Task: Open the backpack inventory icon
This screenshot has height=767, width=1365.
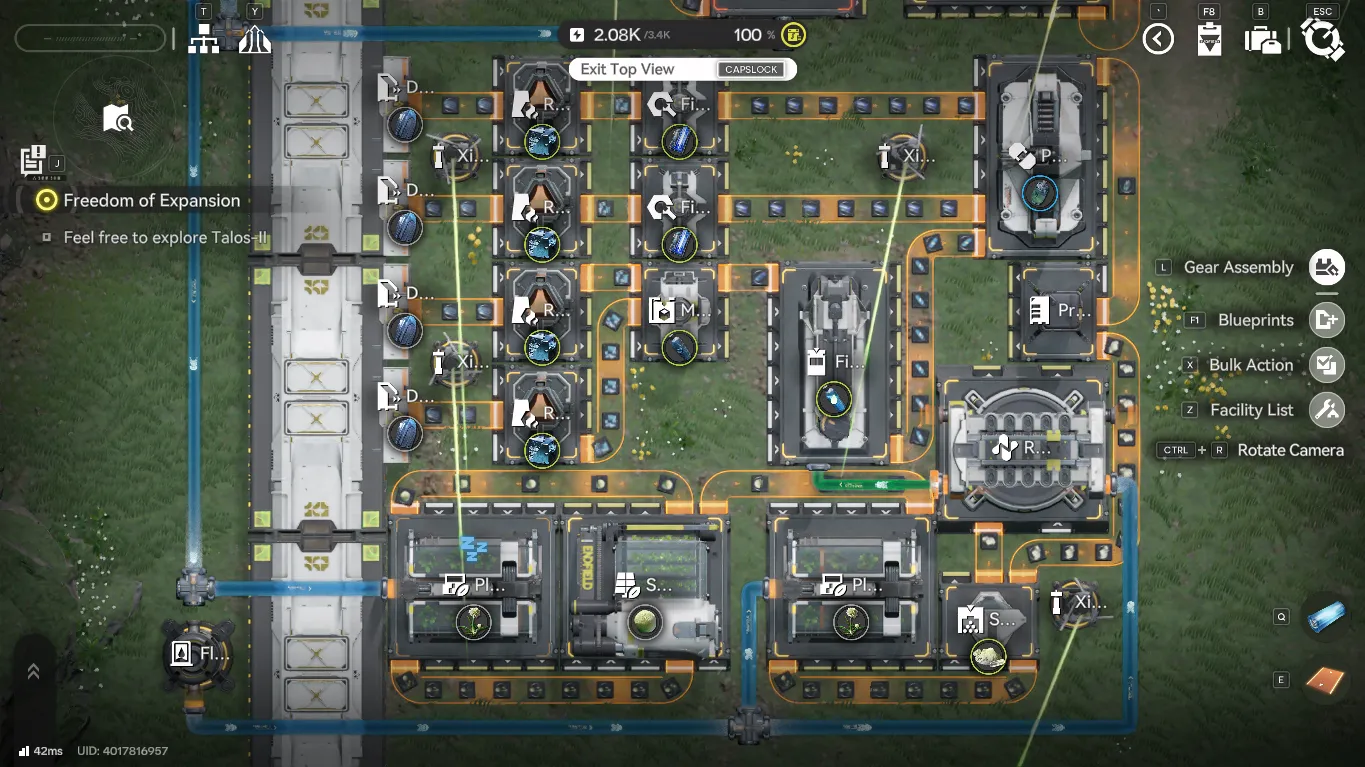Action: [x=1262, y=40]
